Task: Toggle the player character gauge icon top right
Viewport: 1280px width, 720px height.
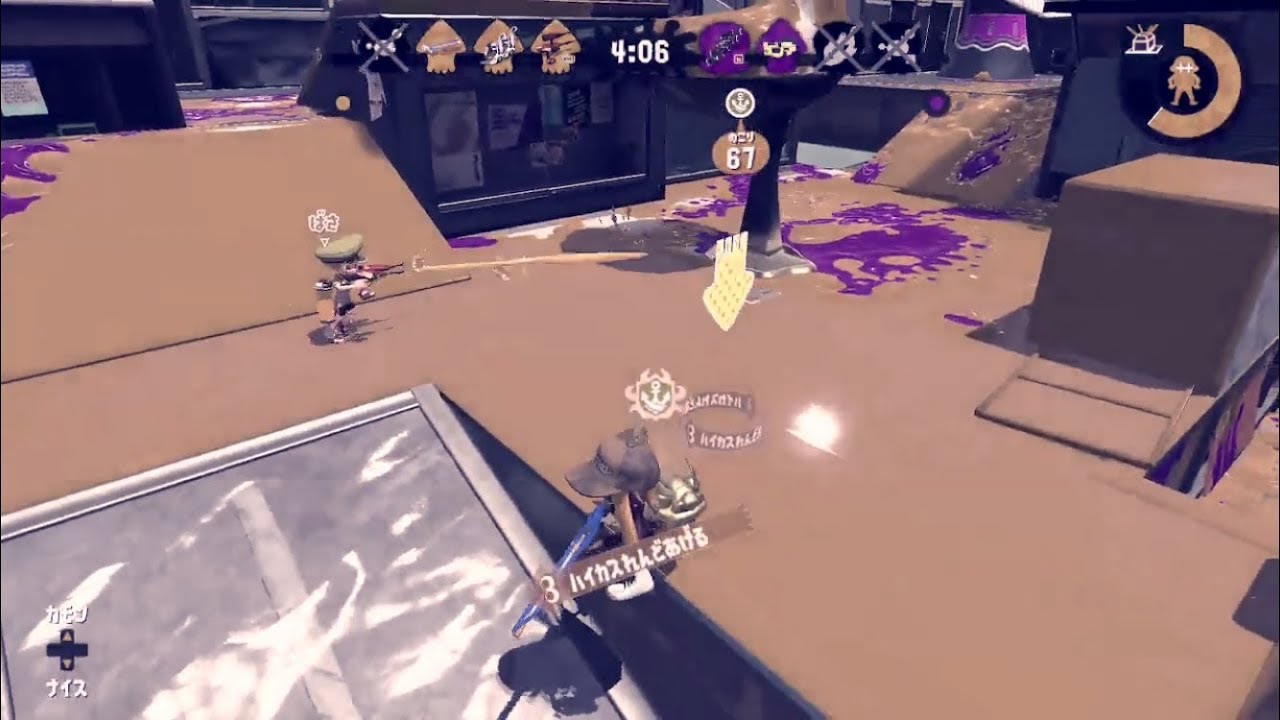Action: coord(1184,80)
